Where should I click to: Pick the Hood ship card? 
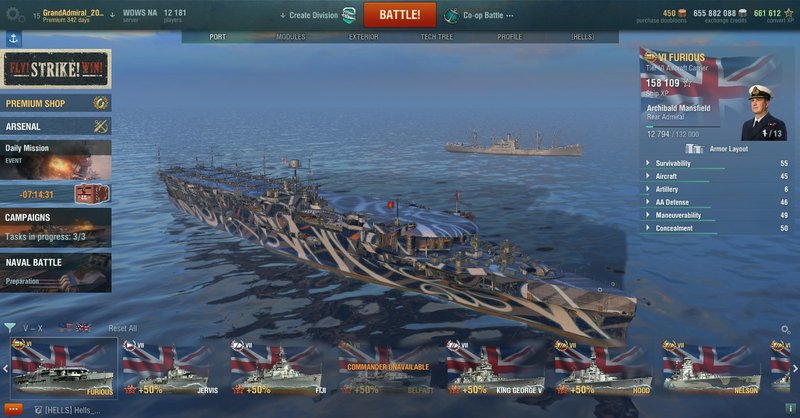[x=602, y=369]
